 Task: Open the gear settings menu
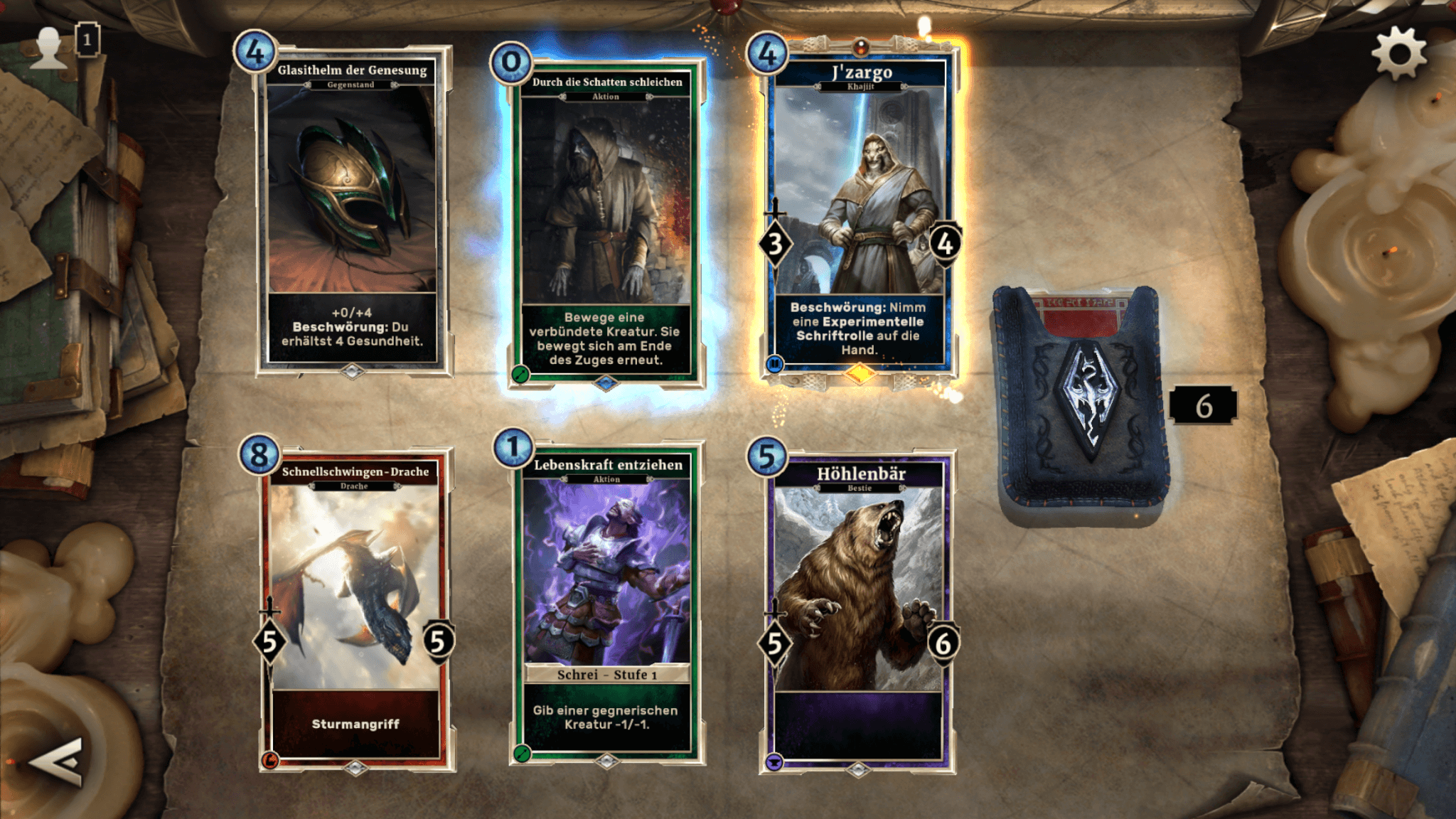[1398, 53]
